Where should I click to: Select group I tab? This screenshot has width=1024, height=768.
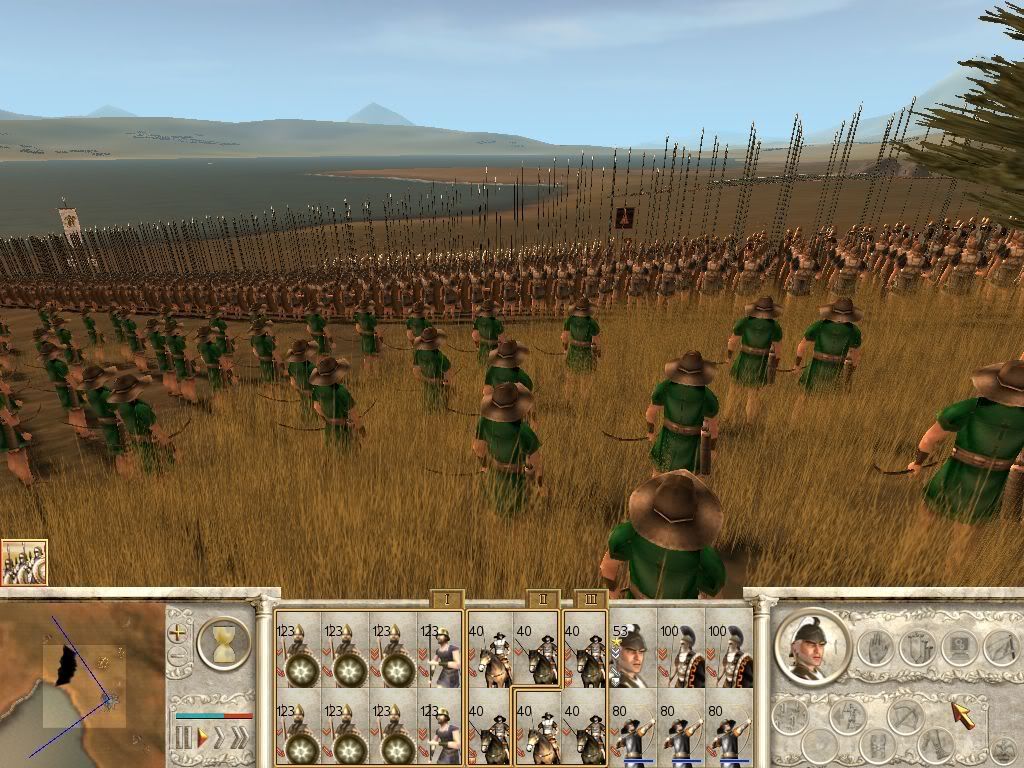(445, 599)
